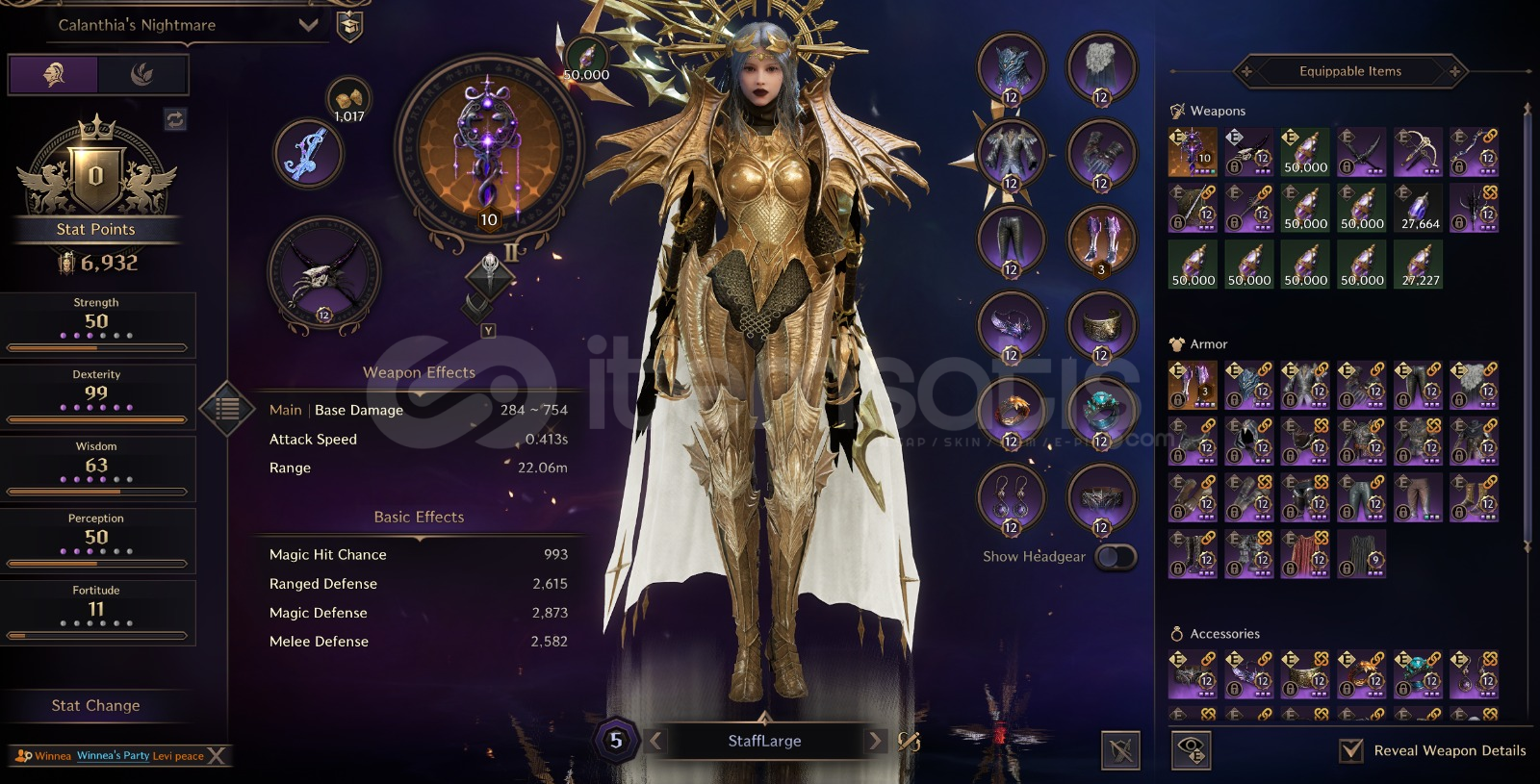Click the Dexterity stat progress bar
This screenshot has width=1540, height=784.
click(96, 417)
